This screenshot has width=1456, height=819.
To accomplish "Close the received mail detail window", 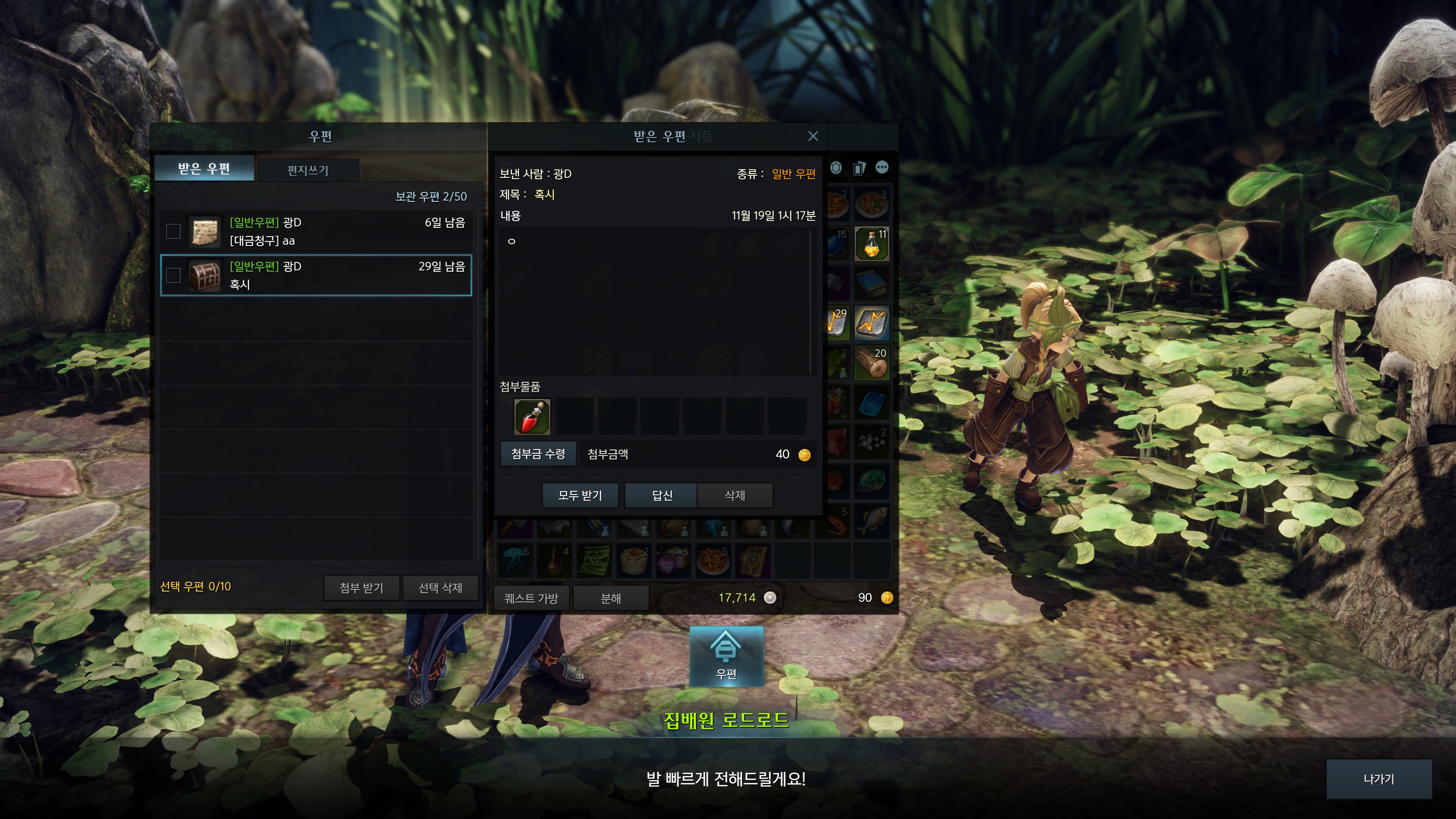I will [x=813, y=136].
